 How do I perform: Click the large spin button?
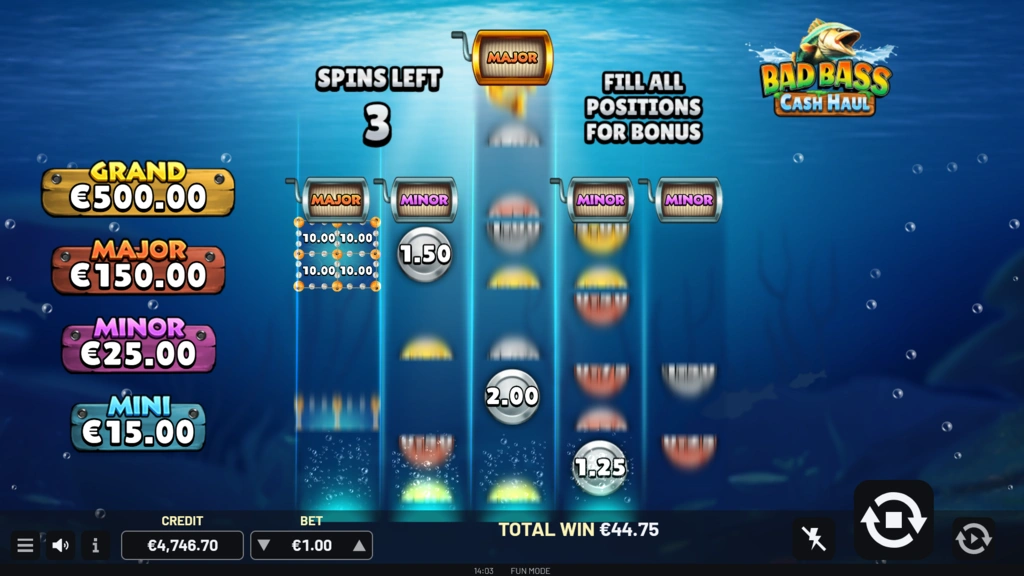893,520
